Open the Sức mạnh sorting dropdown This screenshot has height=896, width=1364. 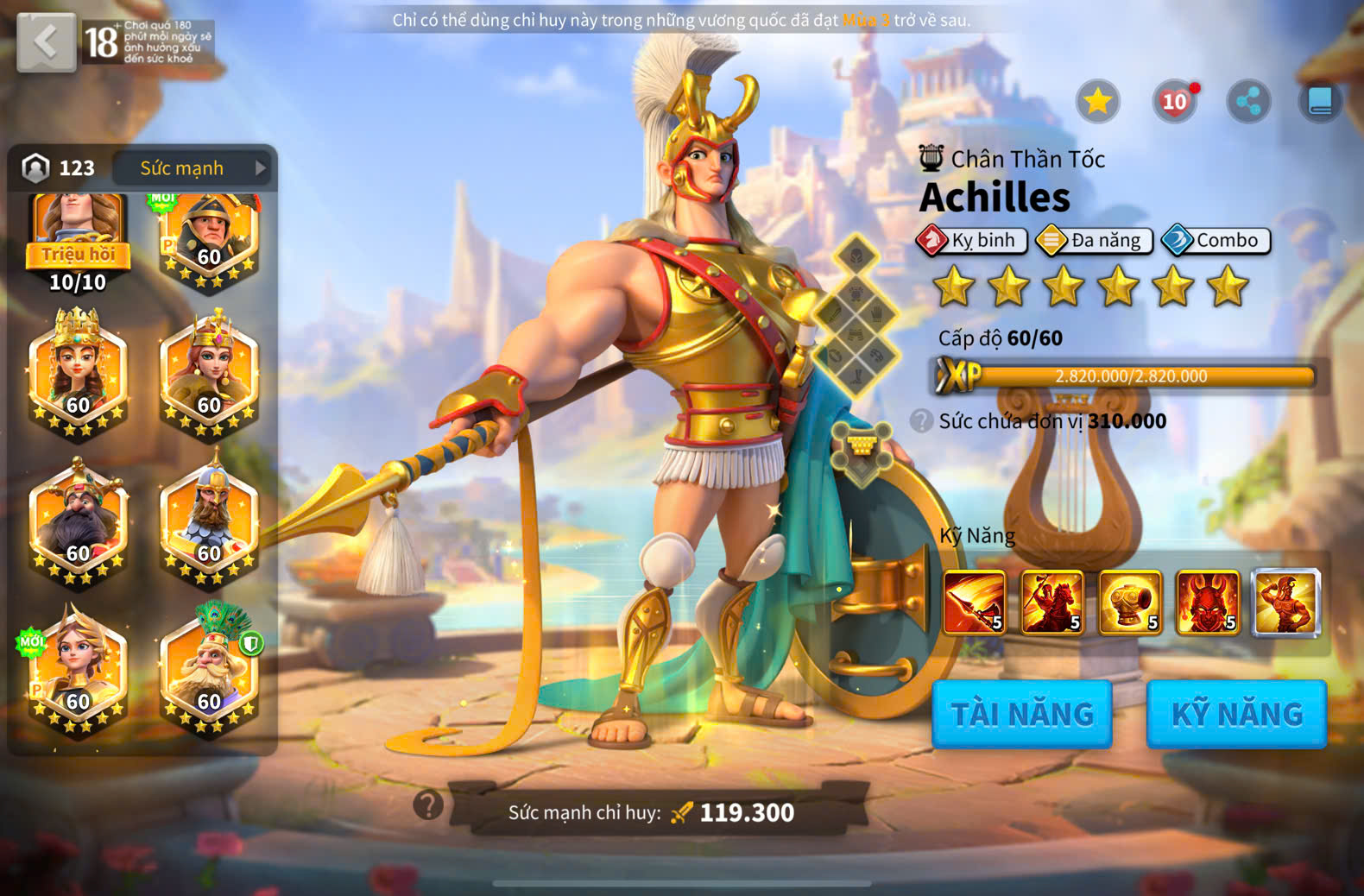point(192,168)
